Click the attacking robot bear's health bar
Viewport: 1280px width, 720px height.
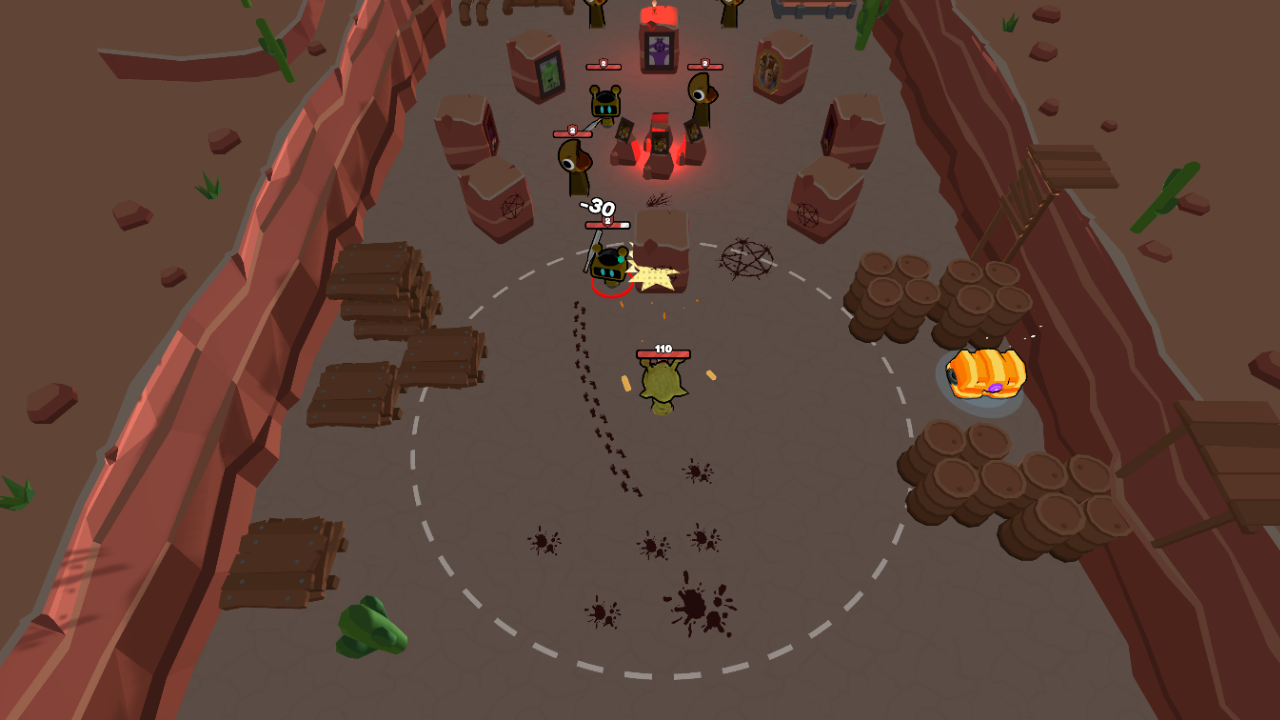pos(607,224)
